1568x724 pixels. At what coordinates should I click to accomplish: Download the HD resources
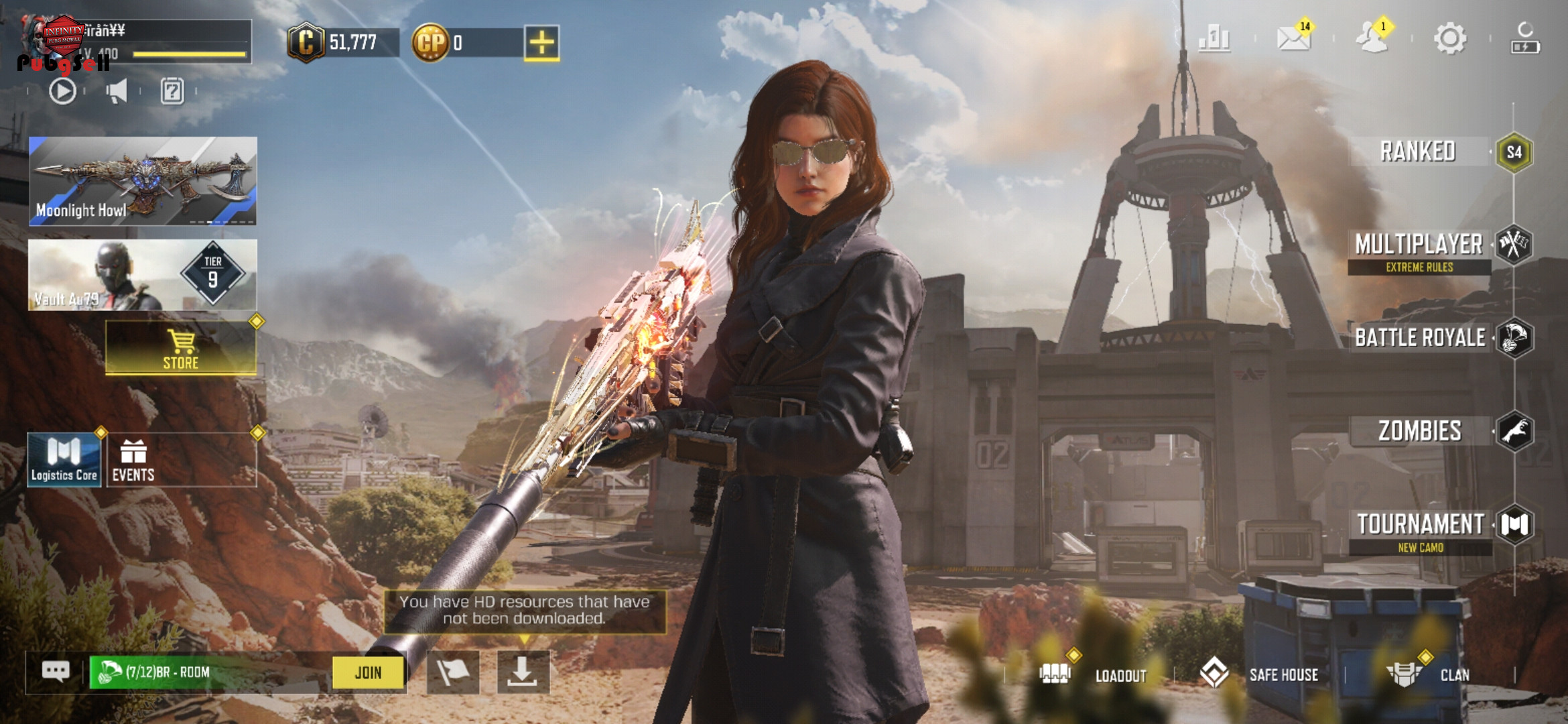tap(523, 672)
